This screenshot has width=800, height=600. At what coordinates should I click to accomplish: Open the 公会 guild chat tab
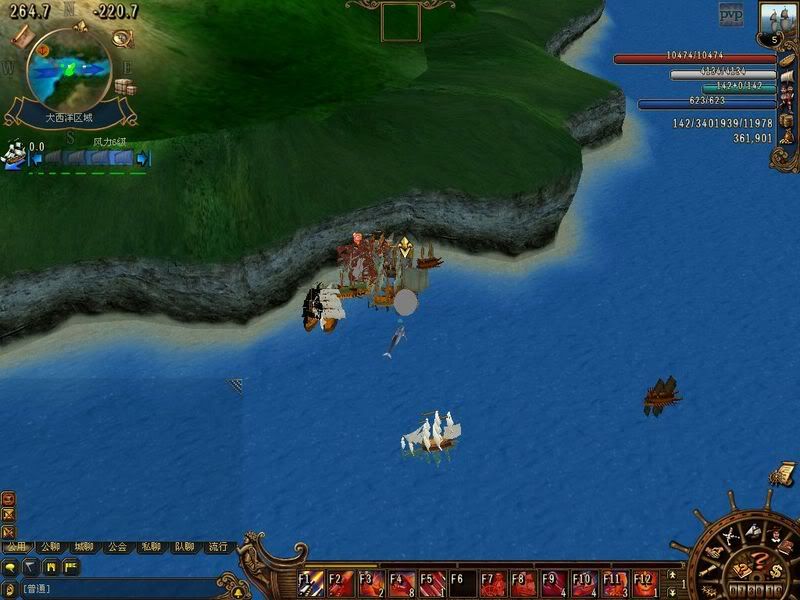117,547
